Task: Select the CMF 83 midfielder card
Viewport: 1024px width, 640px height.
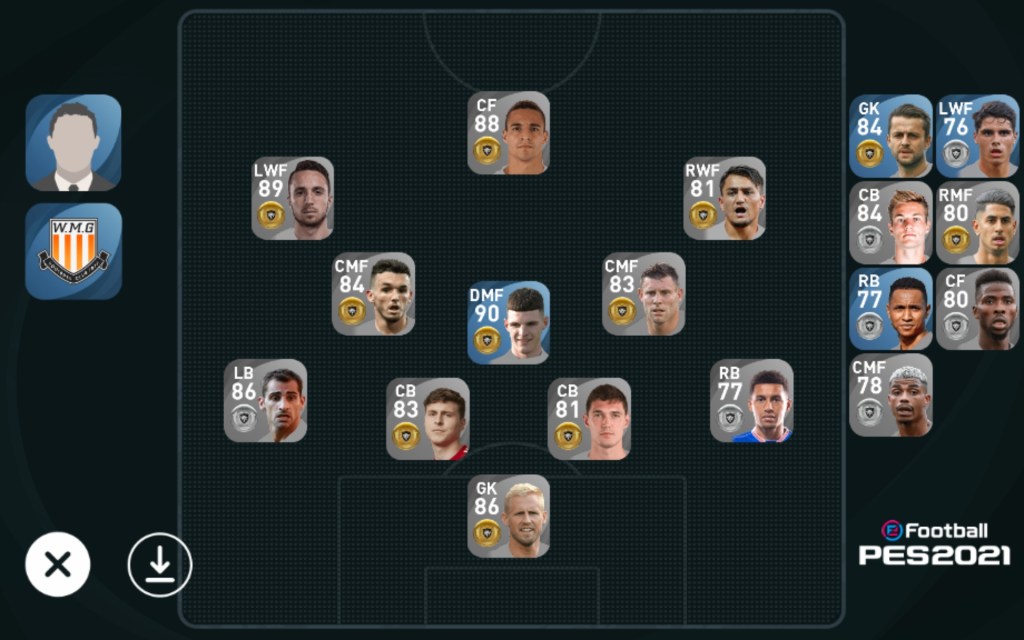Action: [643, 294]
